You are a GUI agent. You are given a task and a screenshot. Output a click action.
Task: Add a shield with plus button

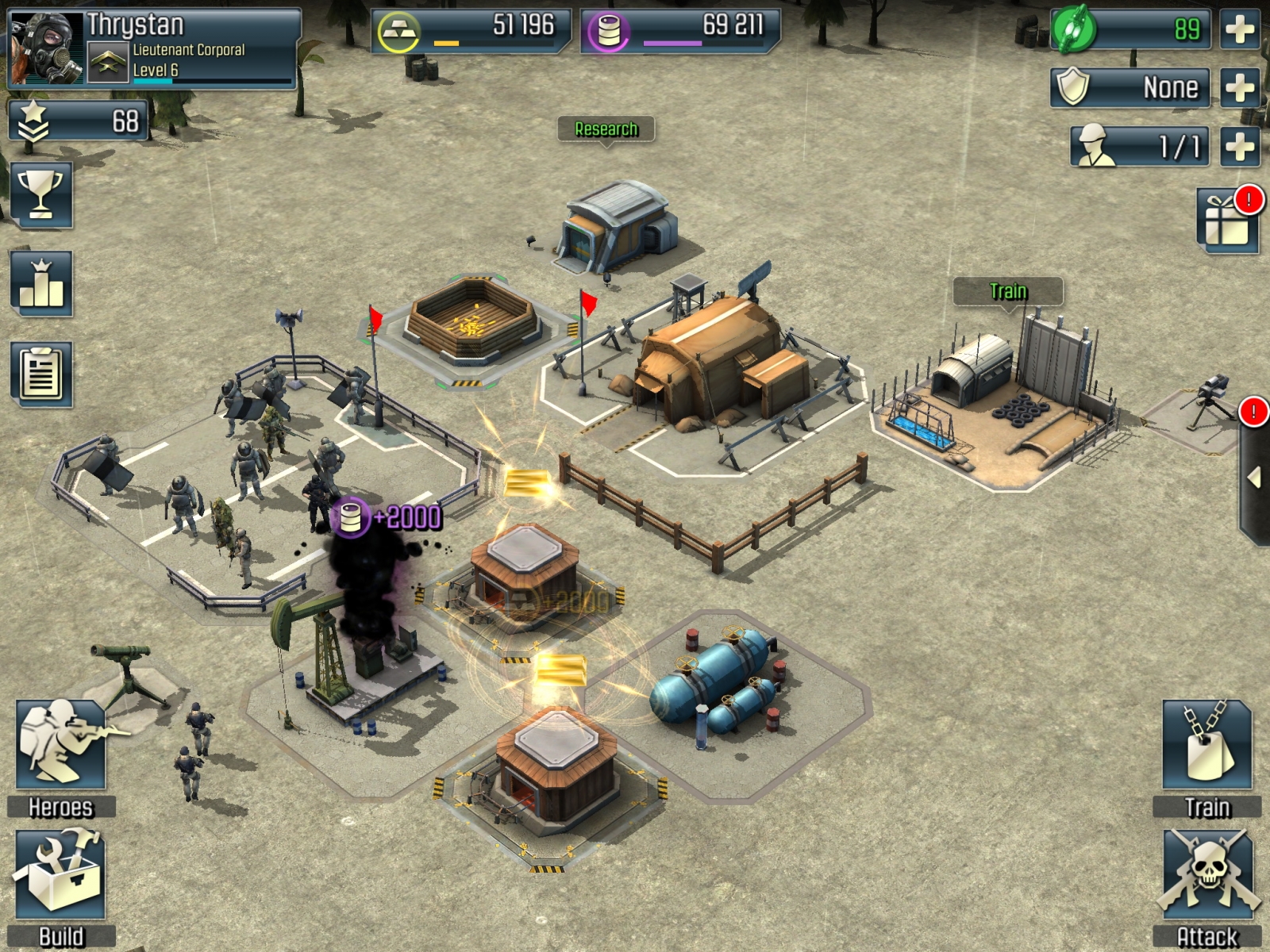click(1240, 87)
